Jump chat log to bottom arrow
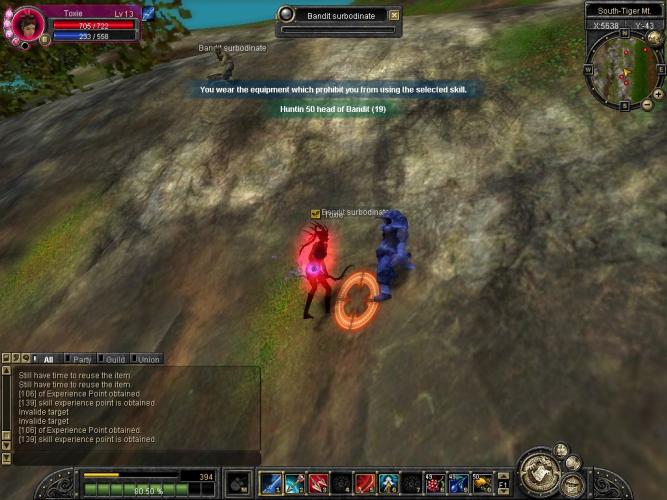Screen dimensions: 667x500 click(7, 459)
